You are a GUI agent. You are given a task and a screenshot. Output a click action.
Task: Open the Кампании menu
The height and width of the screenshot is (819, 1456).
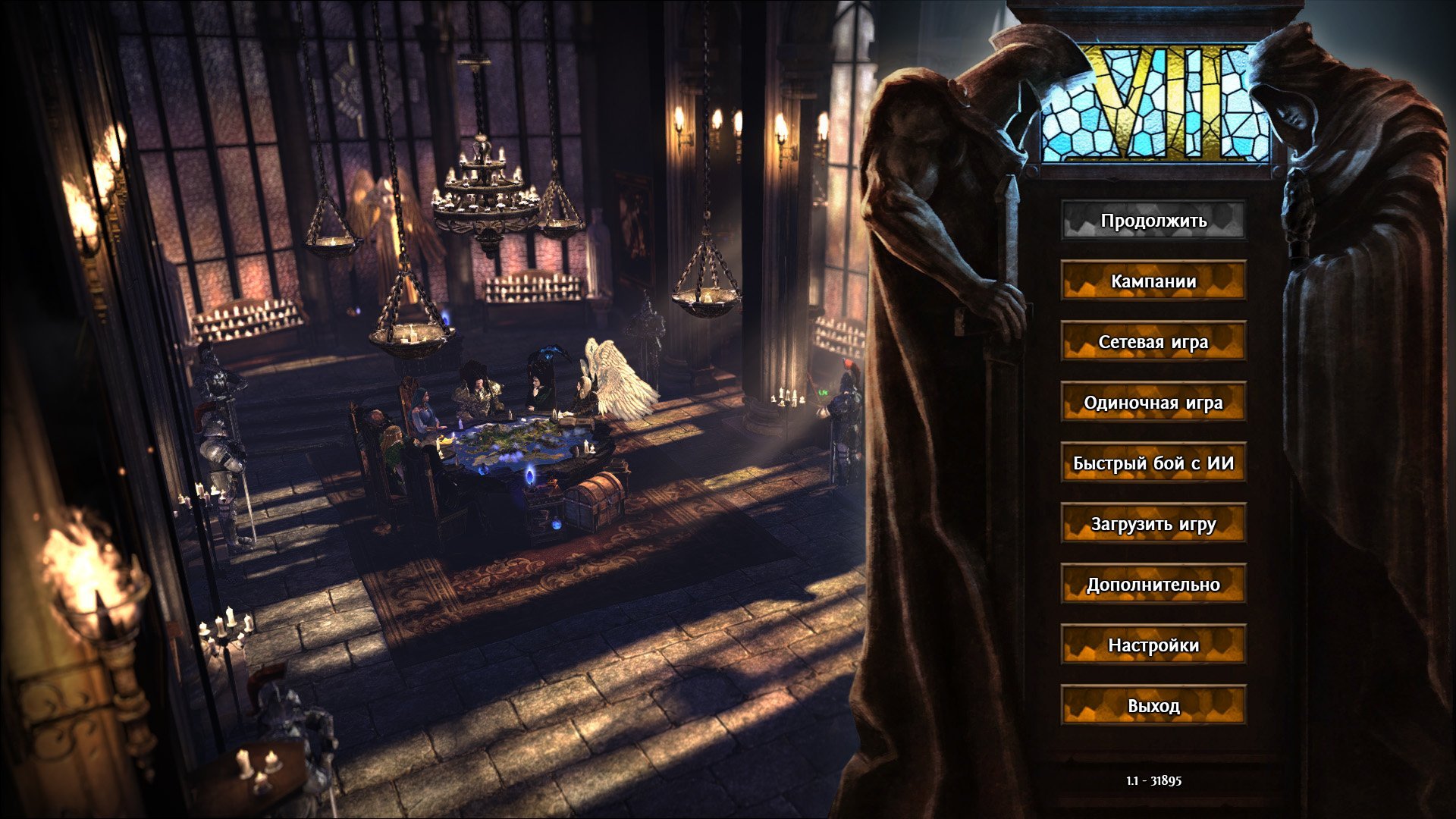tap(1153, 281)
